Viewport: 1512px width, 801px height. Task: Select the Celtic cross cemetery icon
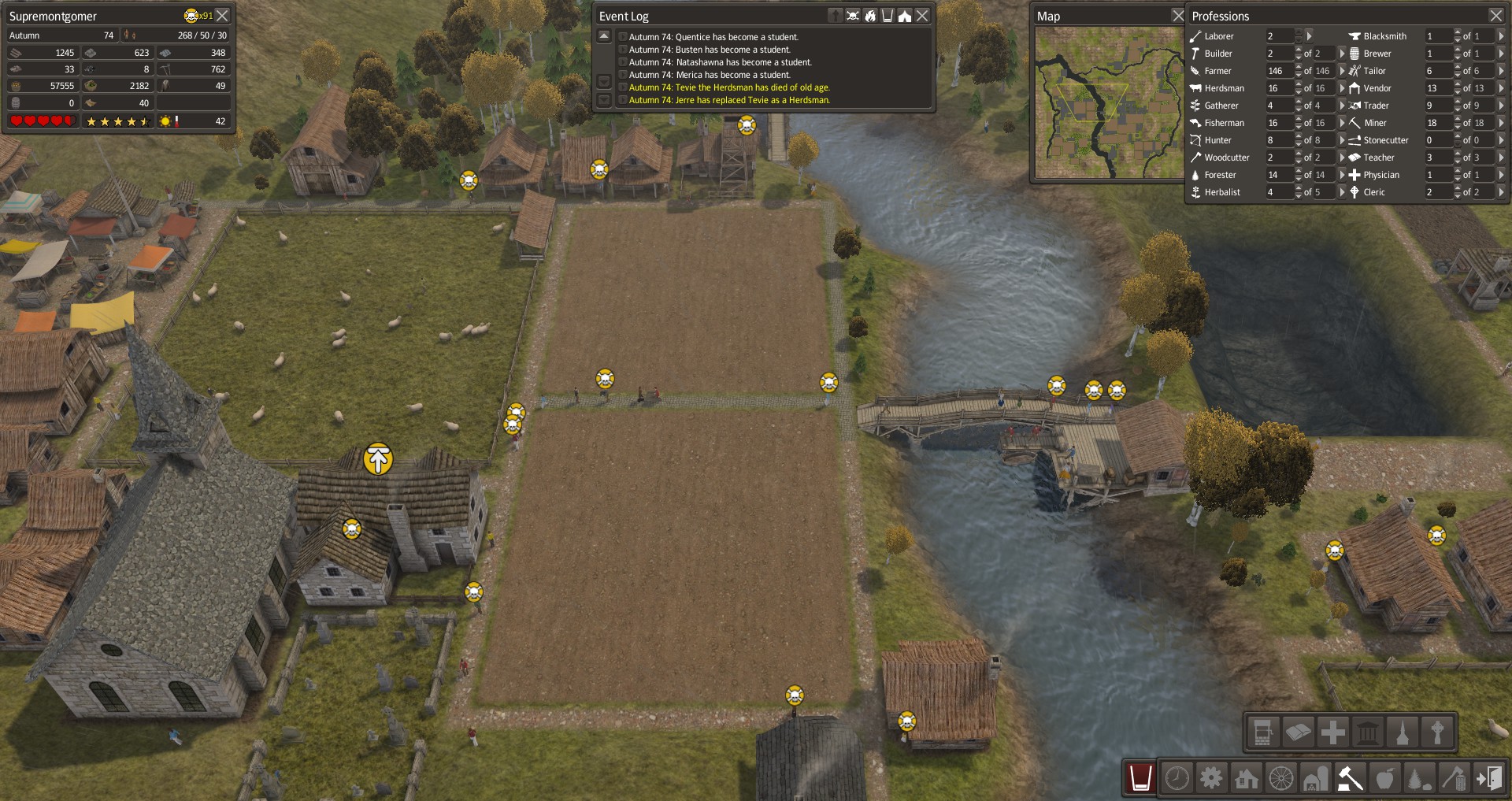click(1438, 732)
